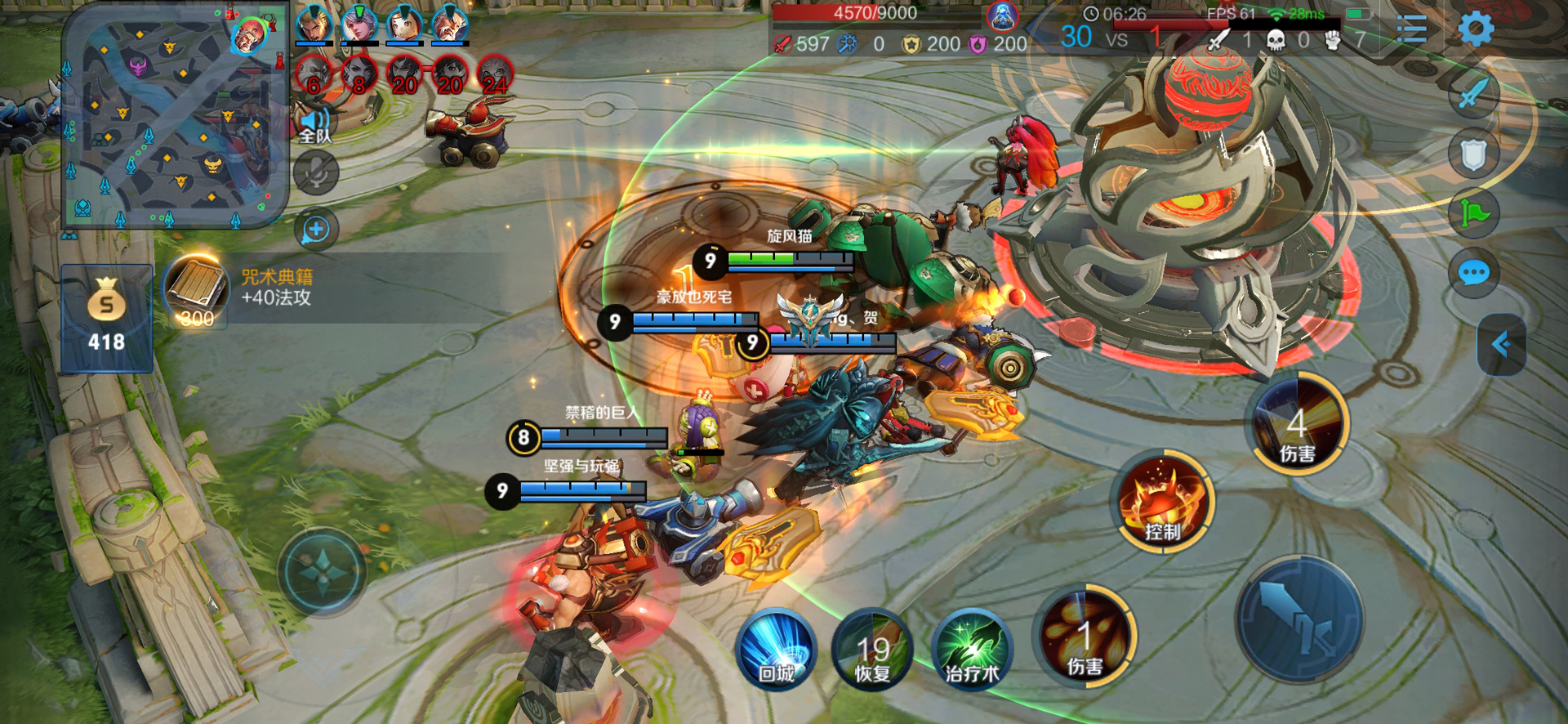Send the defend shield signal

(1473, 154)
